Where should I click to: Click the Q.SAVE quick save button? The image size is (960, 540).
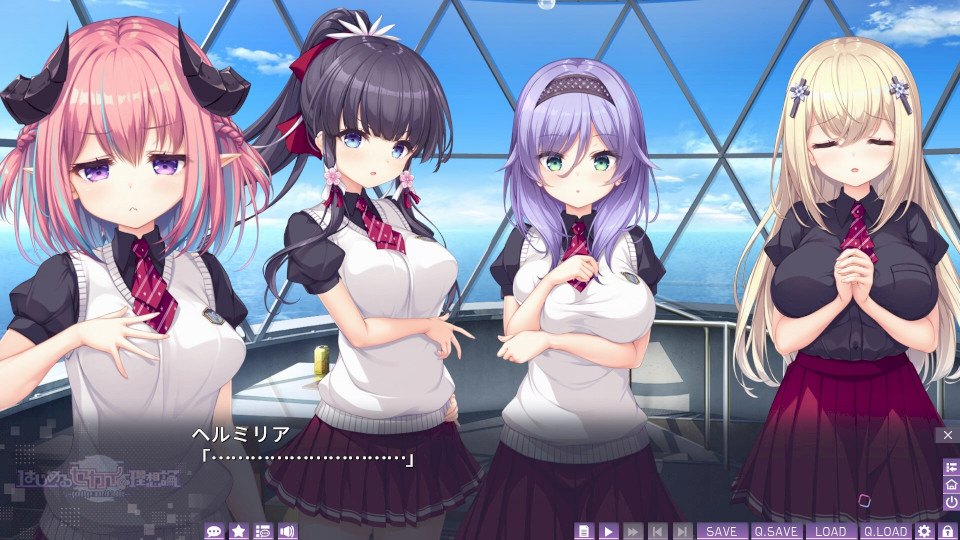(776, 531)
